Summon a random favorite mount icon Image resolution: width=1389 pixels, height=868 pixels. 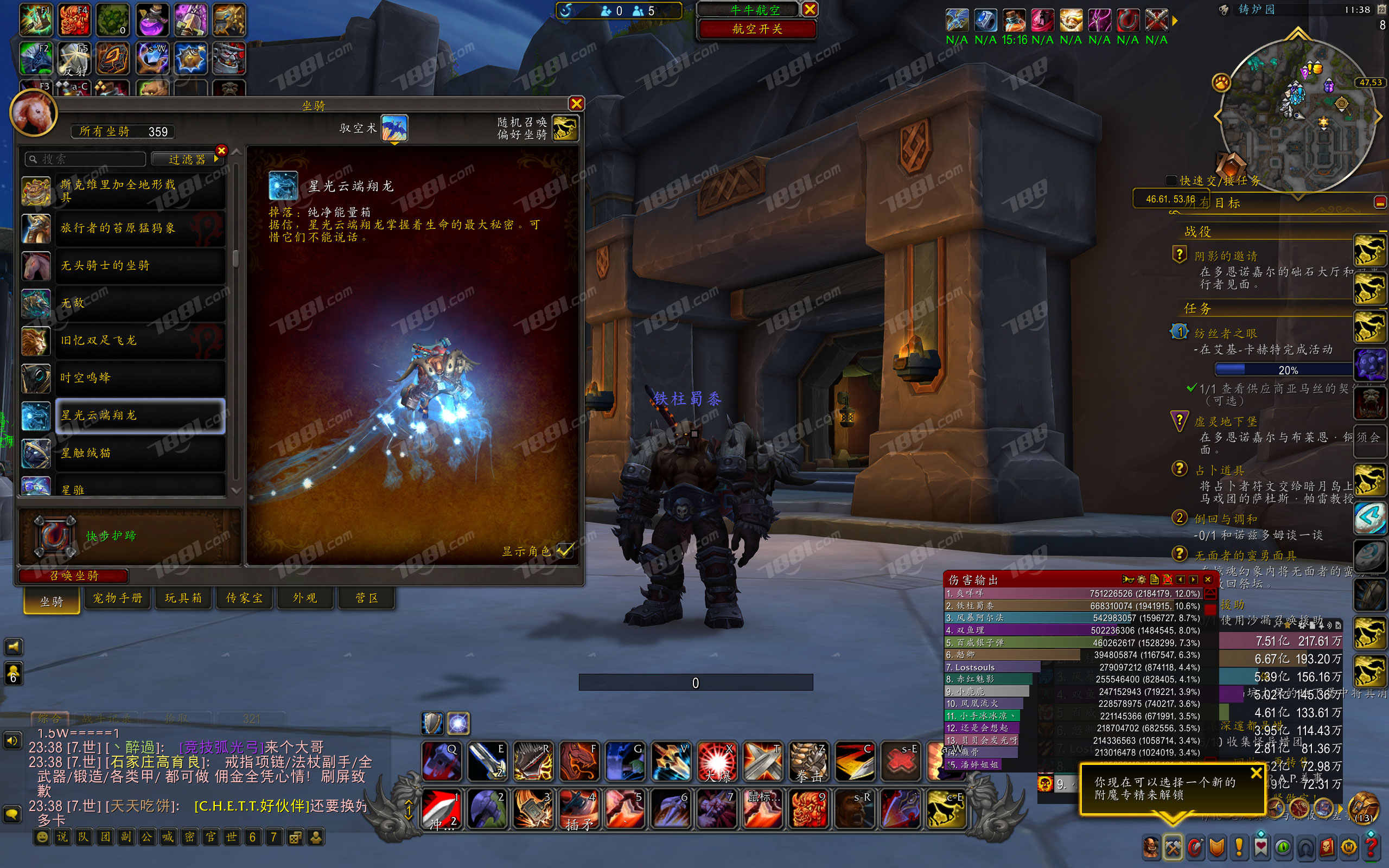pyautogui.click(x=565, y=128)
